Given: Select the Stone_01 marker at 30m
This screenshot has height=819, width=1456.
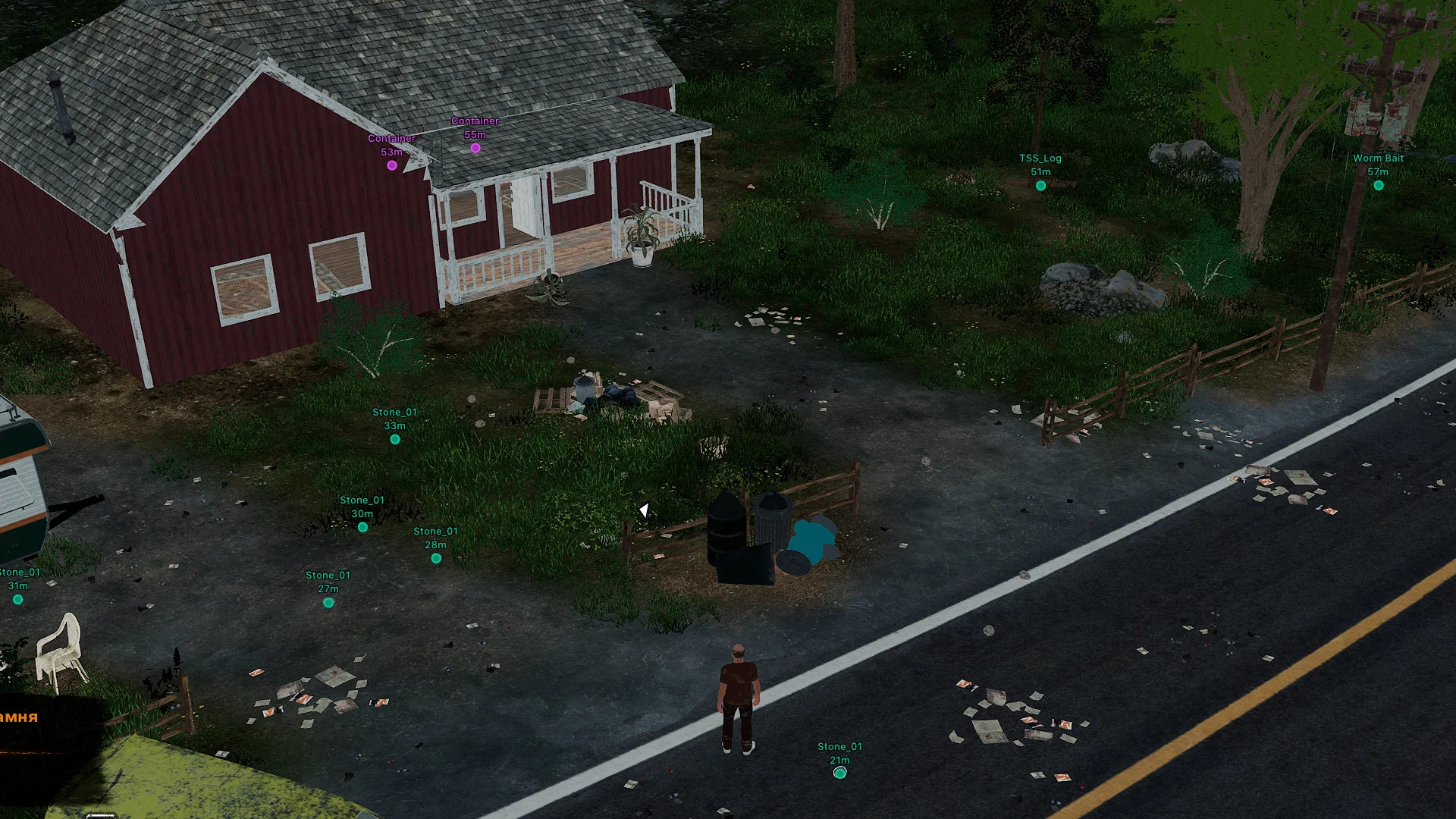Looking at the screenshot, I should coord(362,528).
